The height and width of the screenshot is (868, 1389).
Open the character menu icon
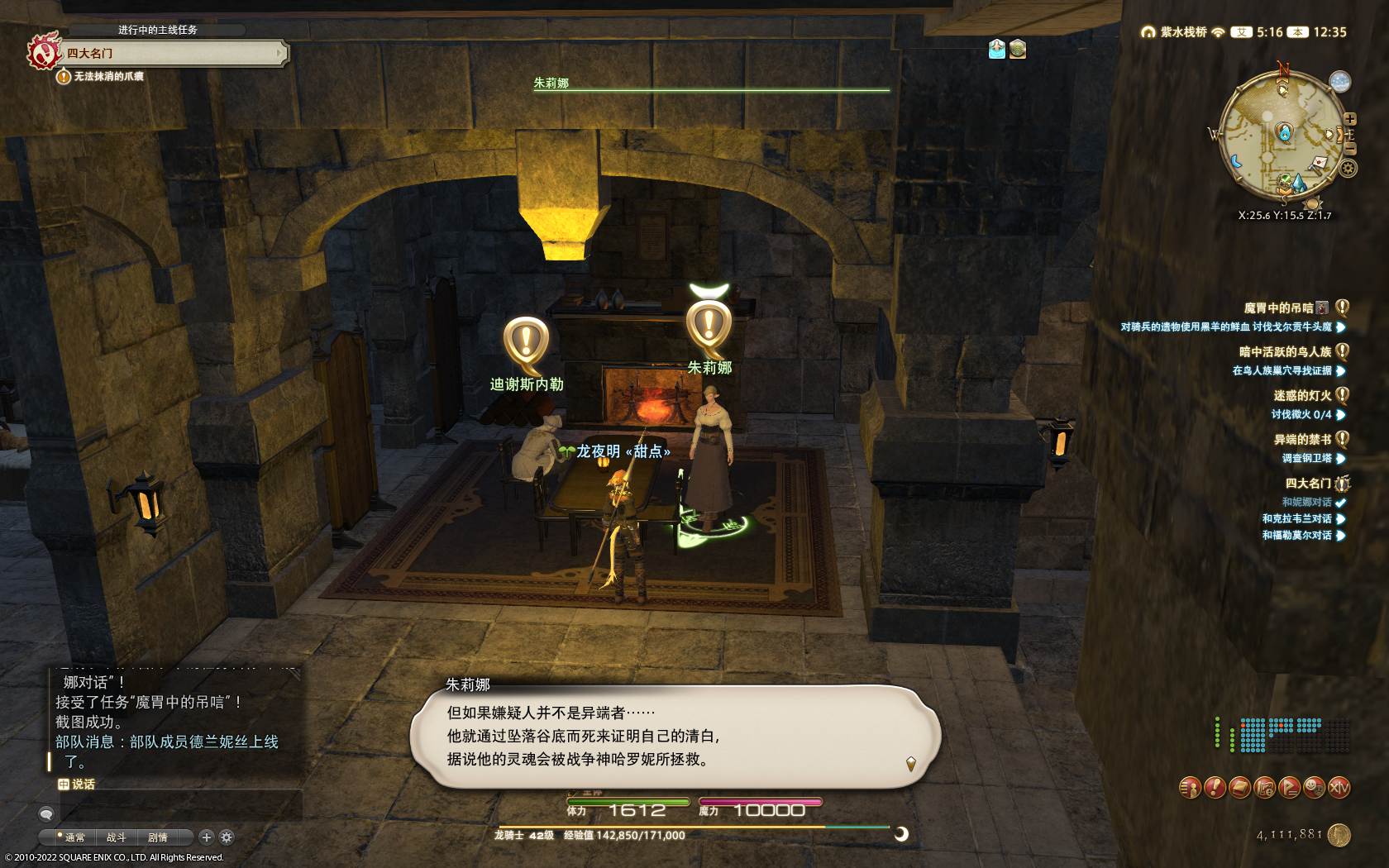click(x=1190, y=788)
